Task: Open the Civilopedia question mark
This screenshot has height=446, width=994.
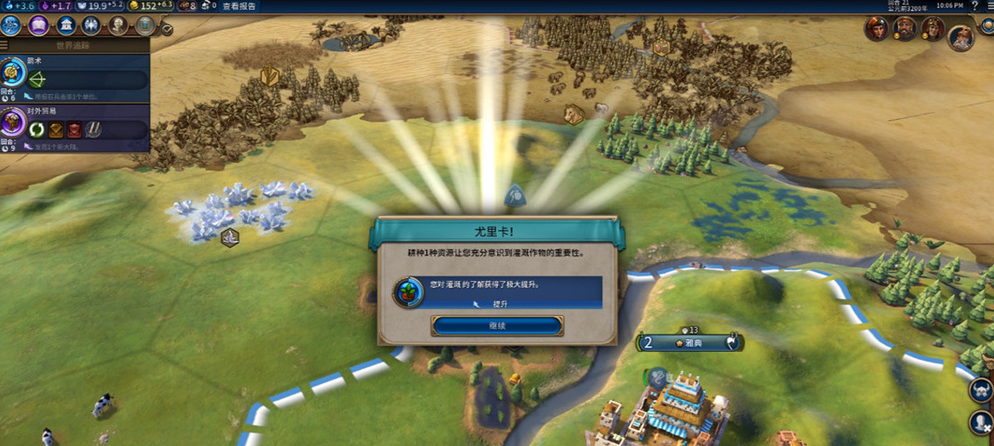Action: 975,6
